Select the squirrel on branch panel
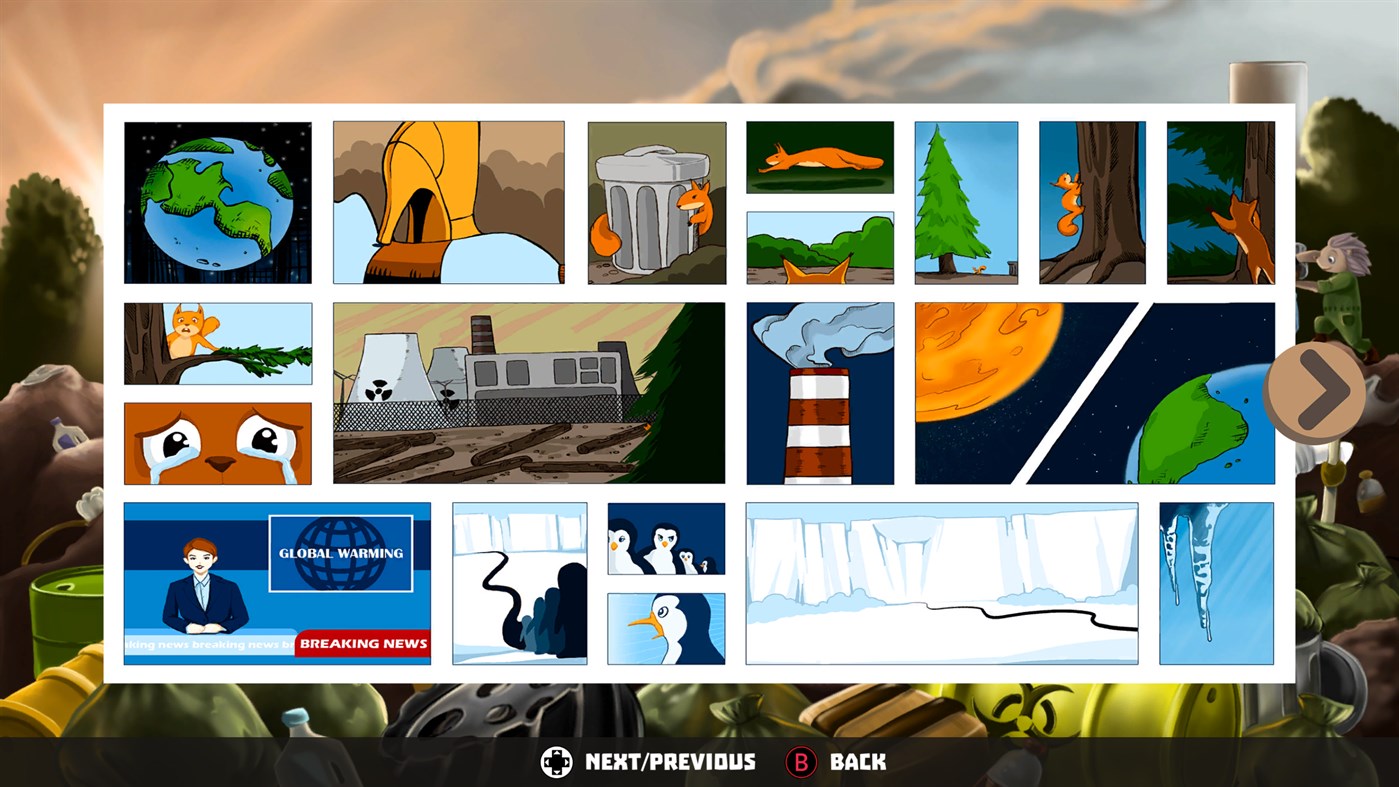Viewport: 1399px width, 787px height. coord(217,342)
